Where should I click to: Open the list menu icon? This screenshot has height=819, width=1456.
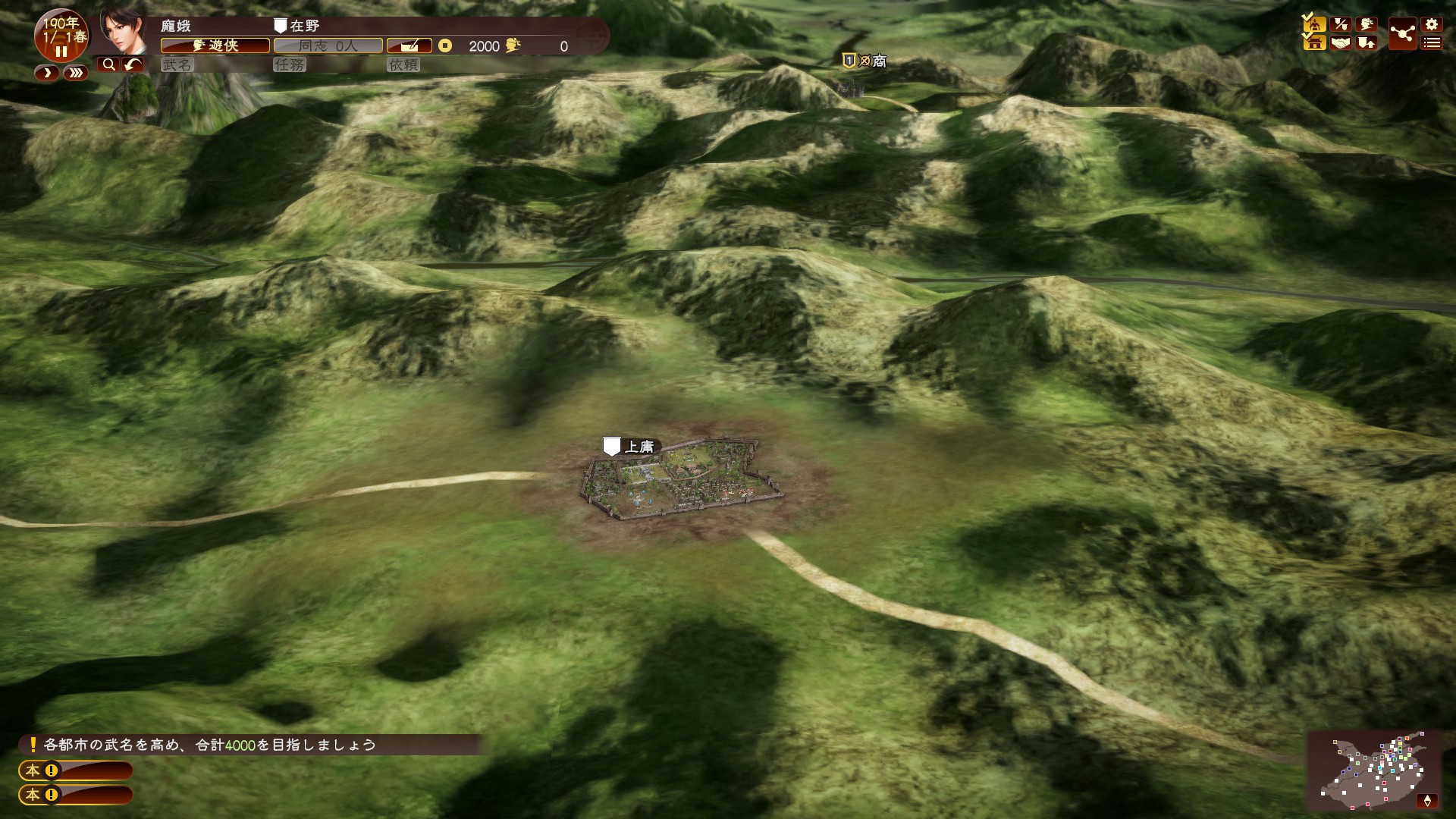[x=1432, y=43]
